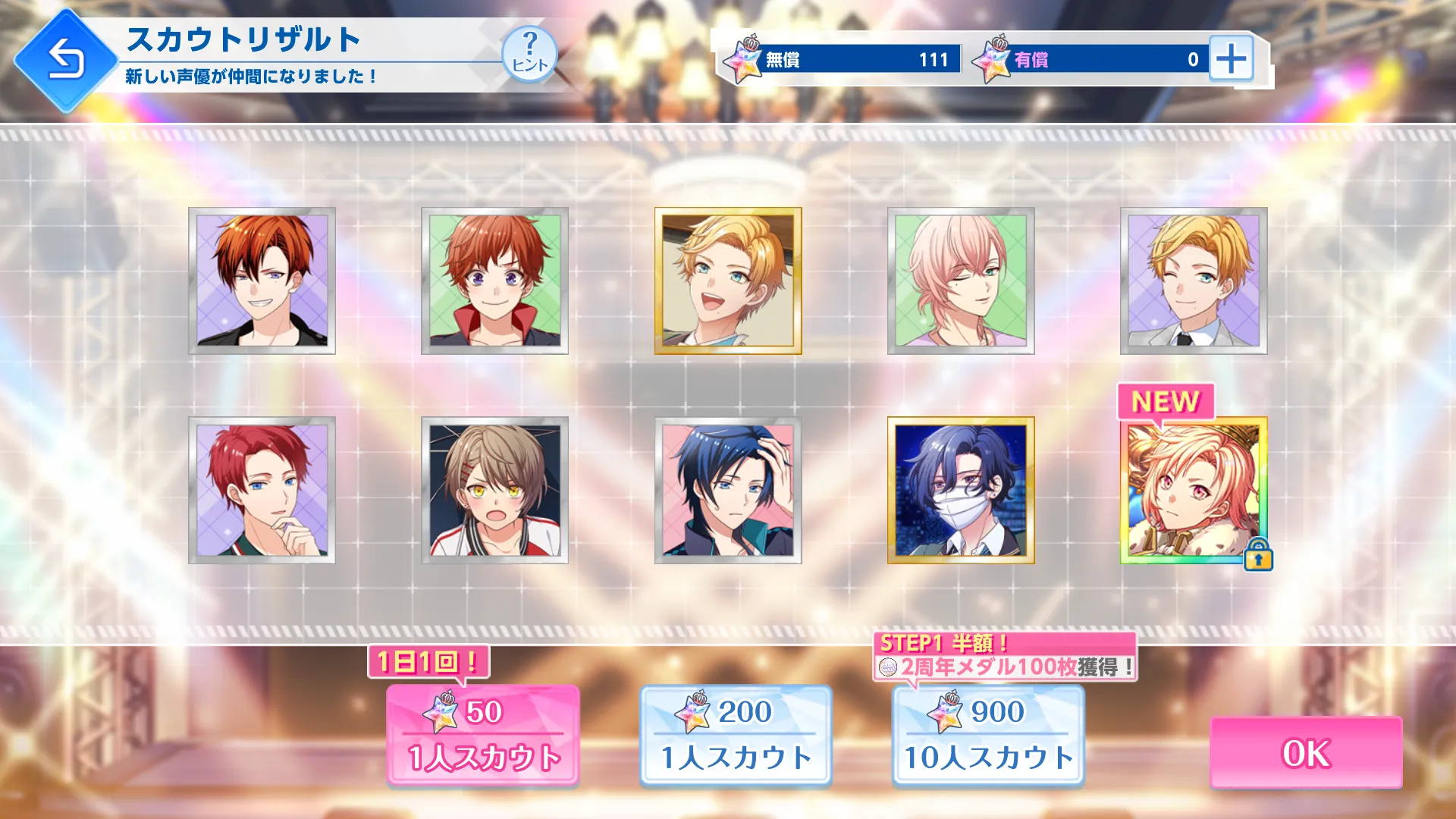Scout one member for 200 gems

(736, 735)
